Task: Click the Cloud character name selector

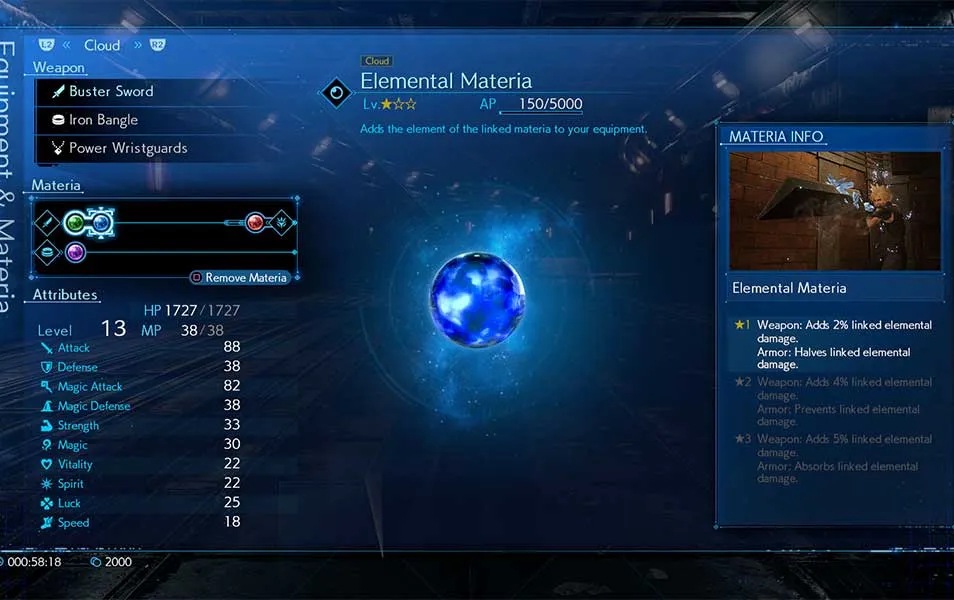Action: (x=102, y=45)
